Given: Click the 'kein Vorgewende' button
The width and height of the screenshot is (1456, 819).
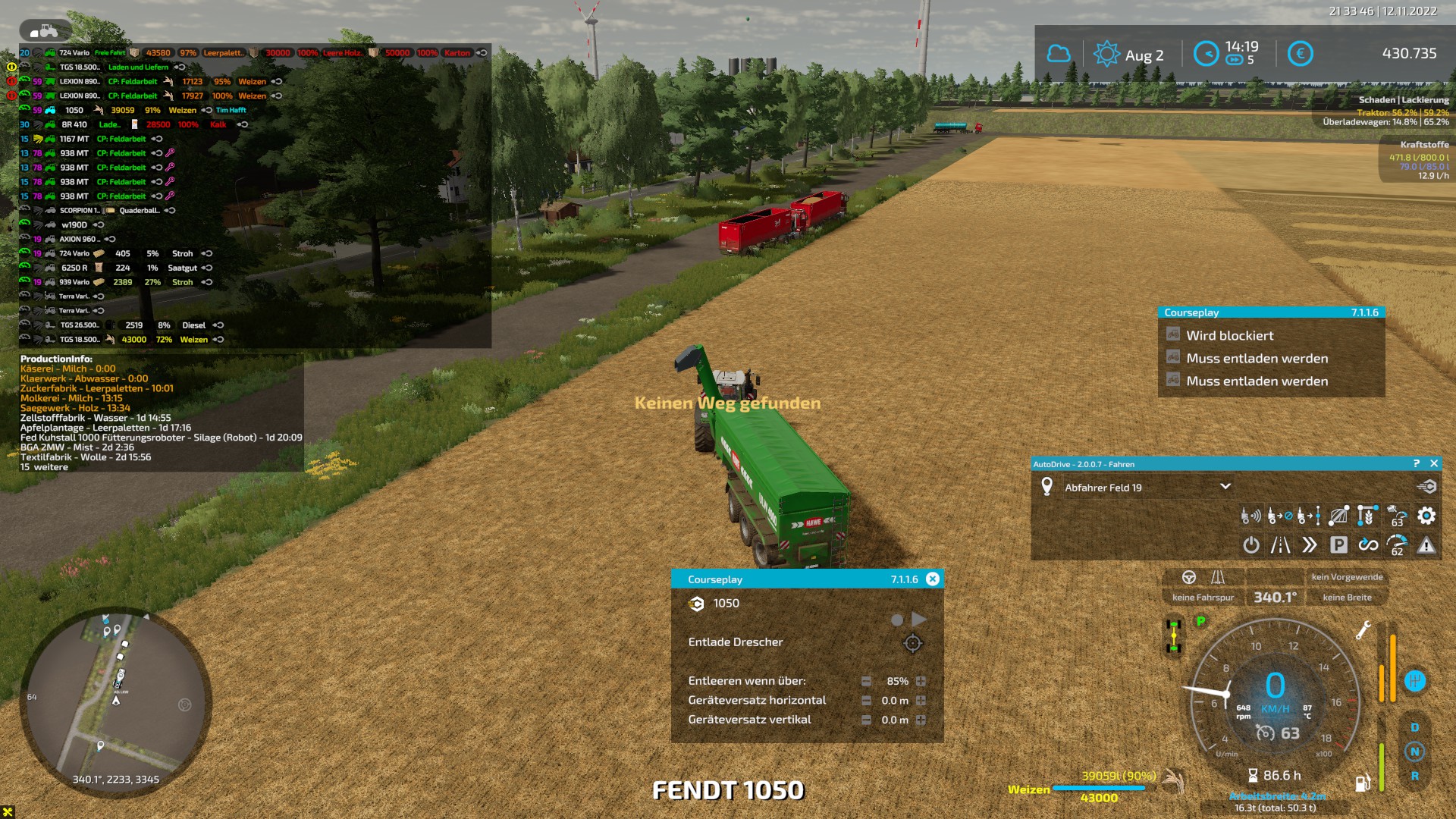Looking at the screenshot, I should (1348, 577).
